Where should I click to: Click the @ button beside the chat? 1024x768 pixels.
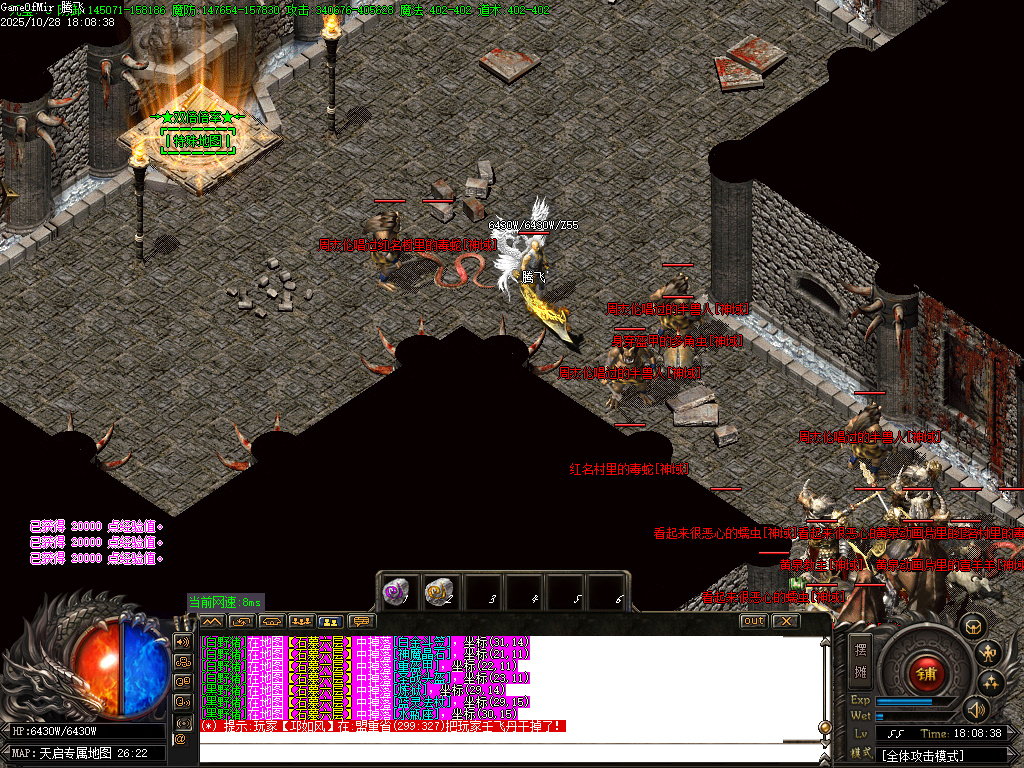(x=181, y=738)
